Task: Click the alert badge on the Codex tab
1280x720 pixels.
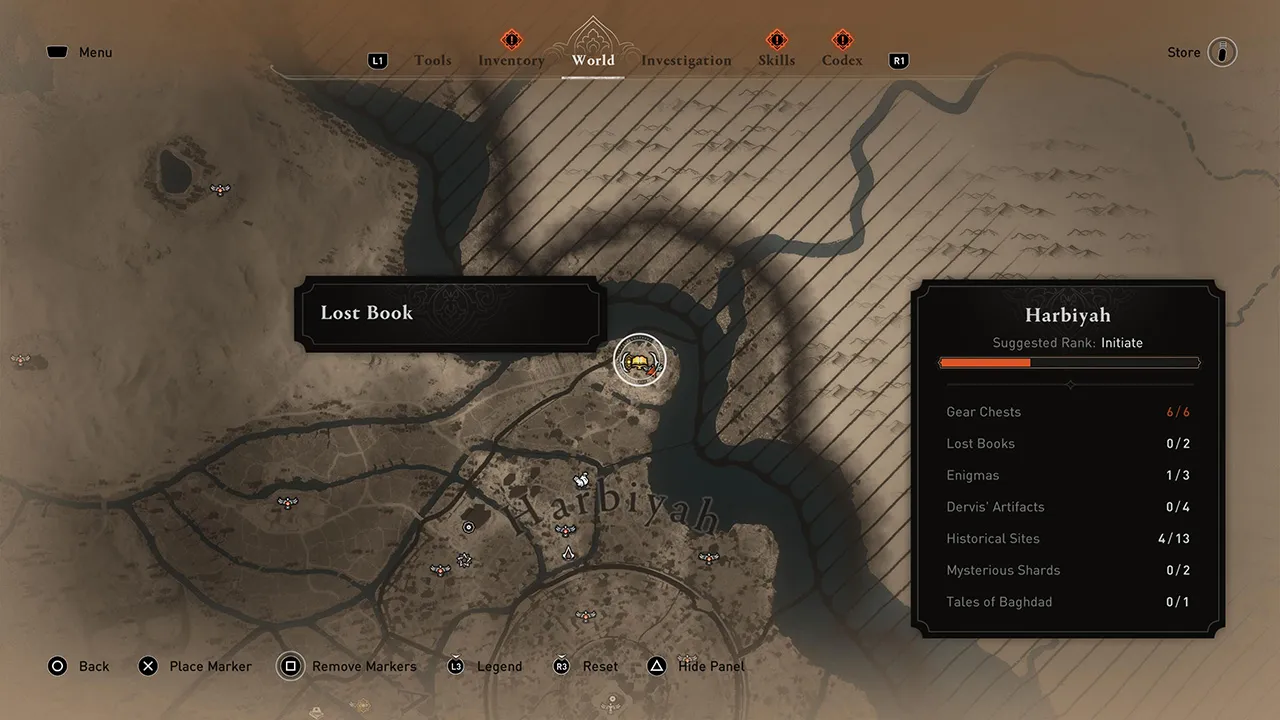Action: pos(841,41)
